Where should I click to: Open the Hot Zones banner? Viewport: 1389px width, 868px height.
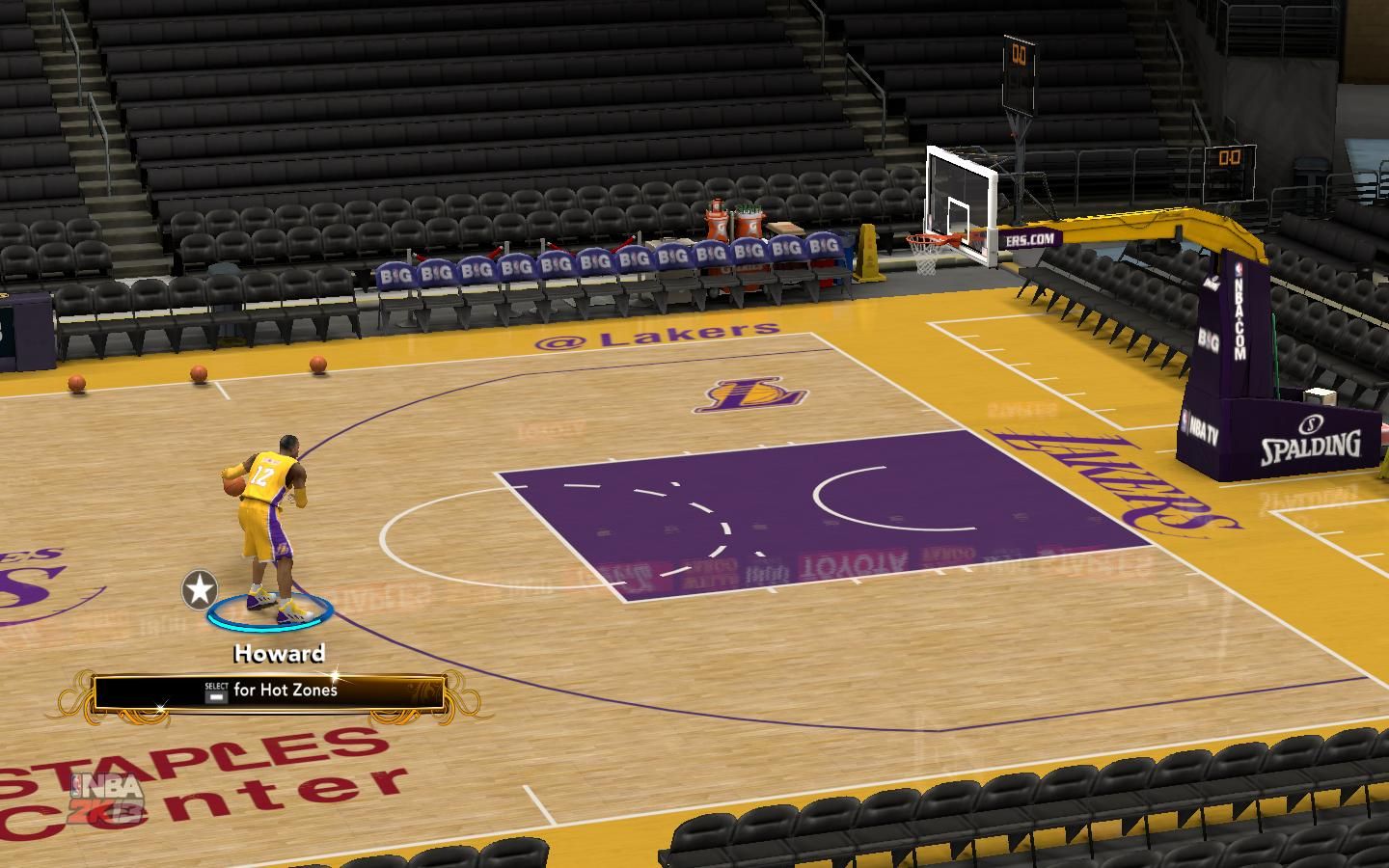(x=269, y=692)
